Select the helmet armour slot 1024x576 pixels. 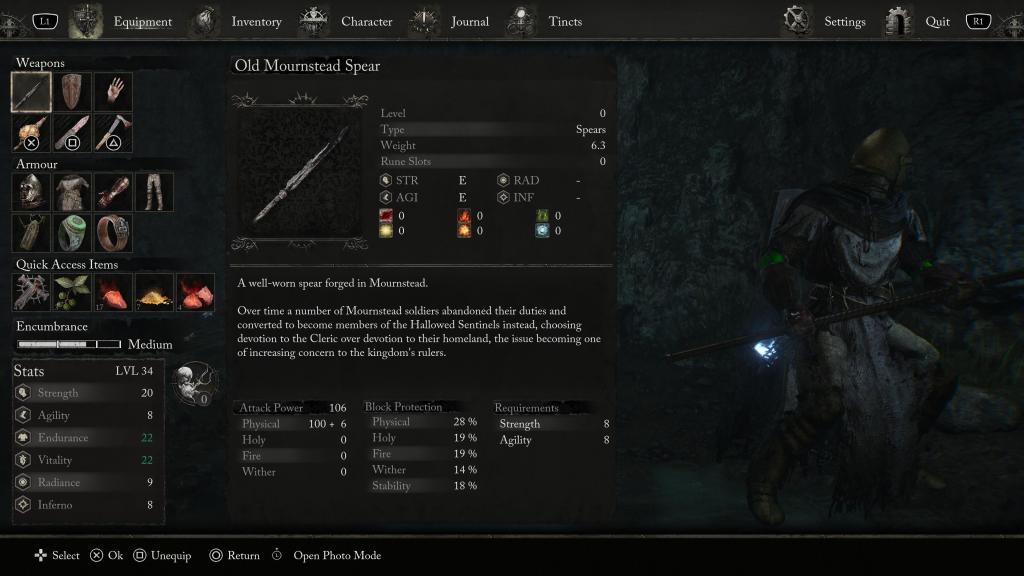click(31, 192)
